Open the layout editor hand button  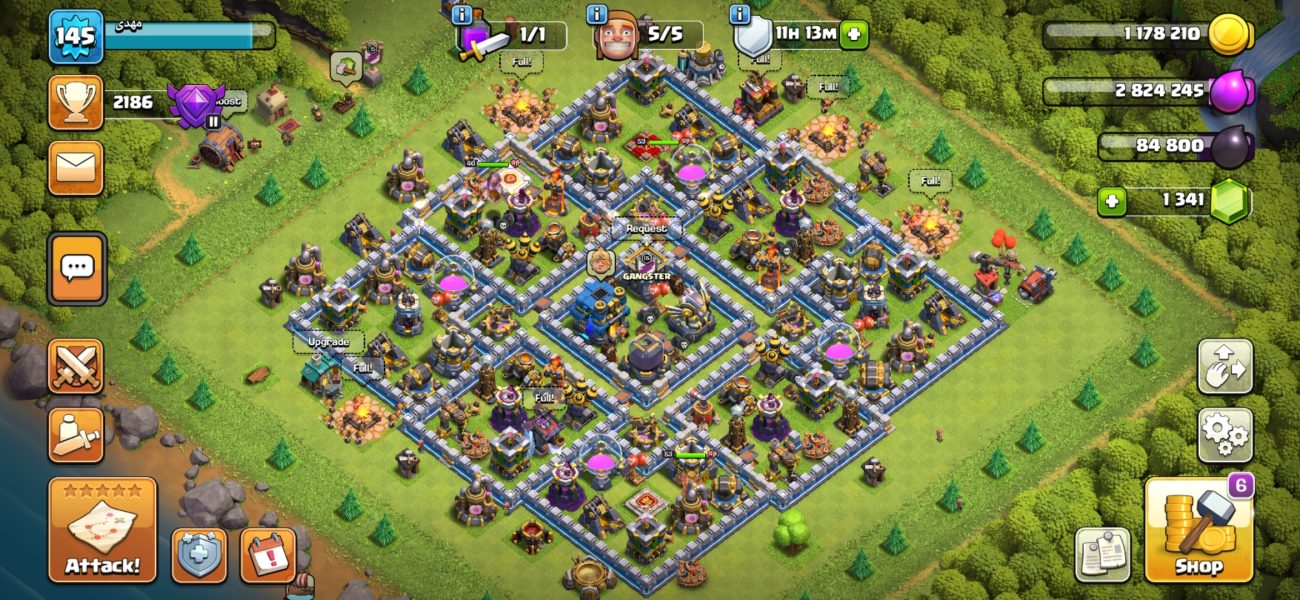pos(1225,366)
